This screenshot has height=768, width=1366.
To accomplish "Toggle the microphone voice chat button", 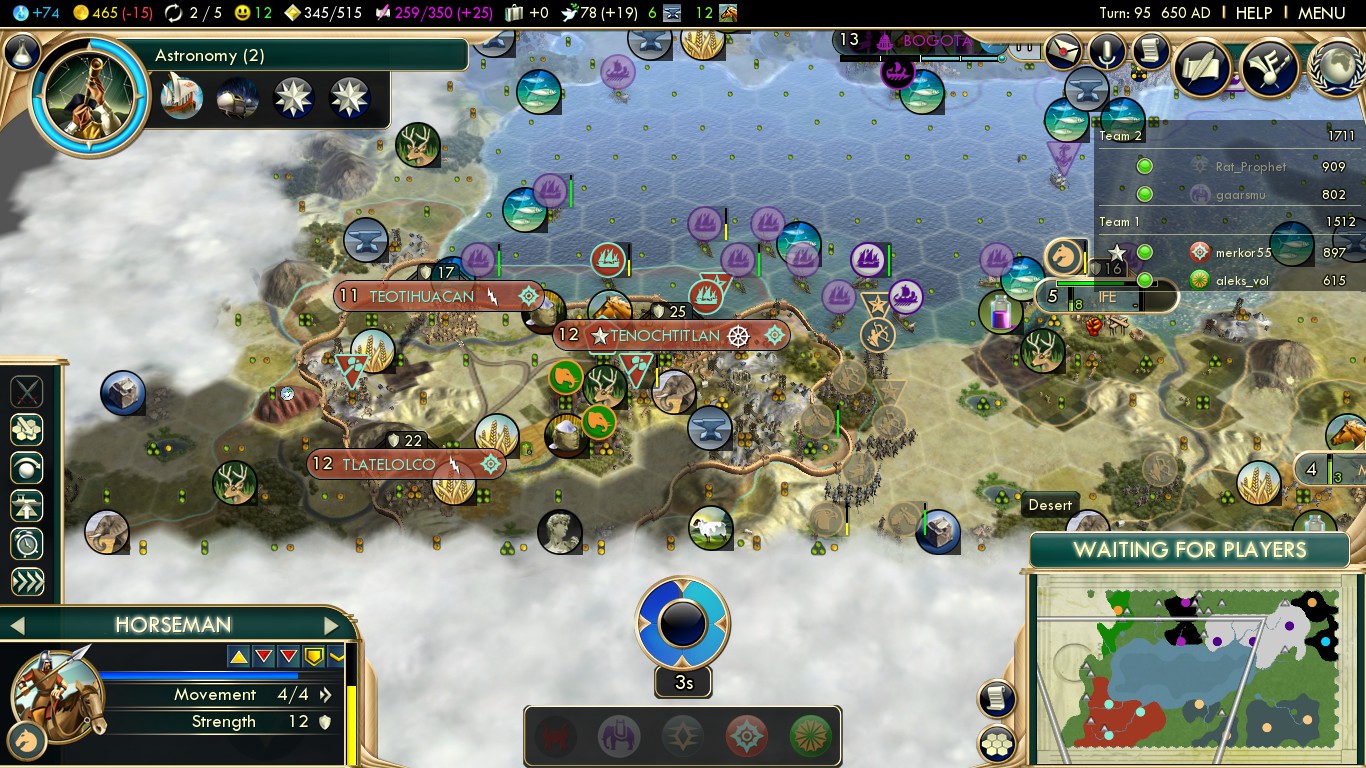I will pos(1107,50).
